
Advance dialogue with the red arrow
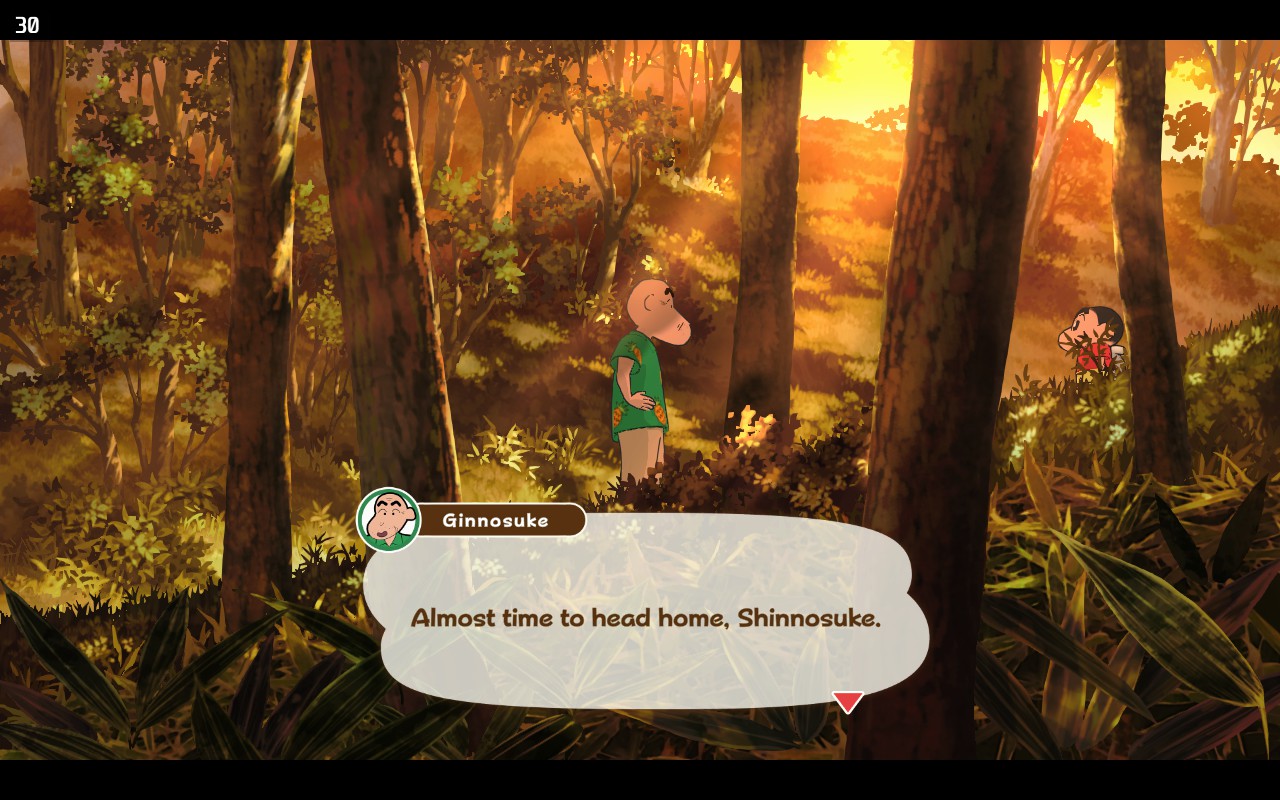(847, 701)
